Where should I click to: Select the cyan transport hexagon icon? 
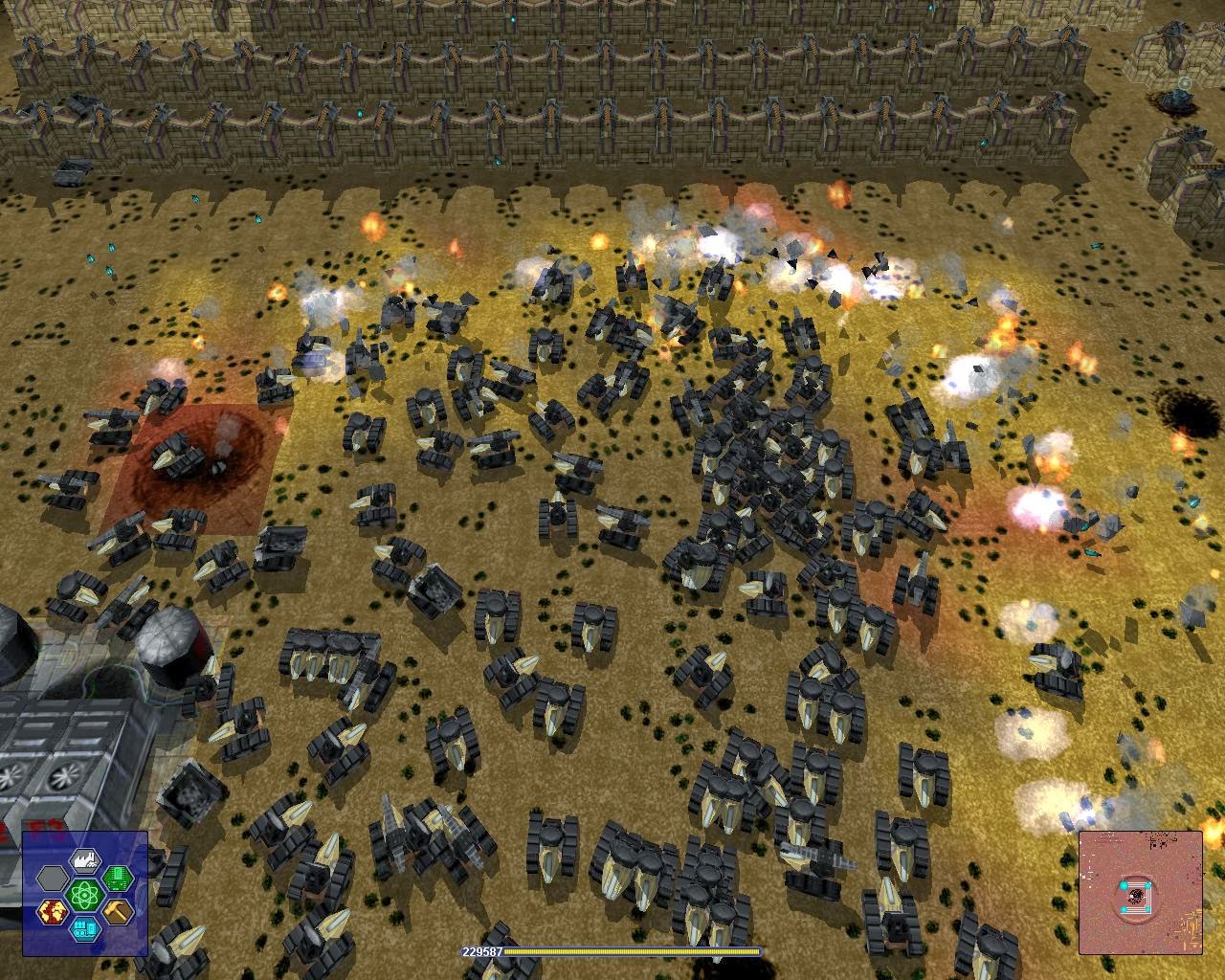point(86,930)
